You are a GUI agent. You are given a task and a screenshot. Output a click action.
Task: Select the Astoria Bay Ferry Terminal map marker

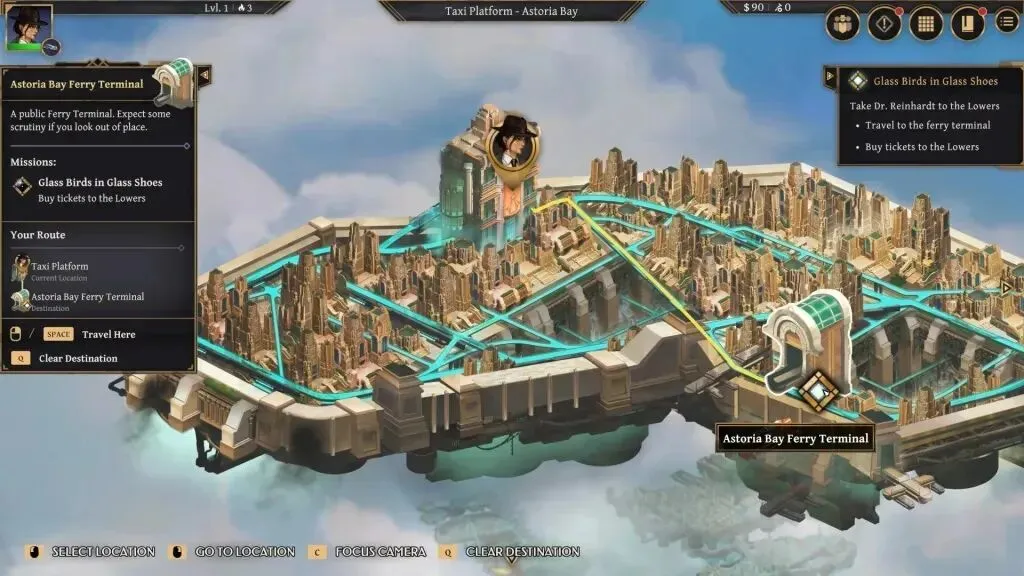(818, 390)
